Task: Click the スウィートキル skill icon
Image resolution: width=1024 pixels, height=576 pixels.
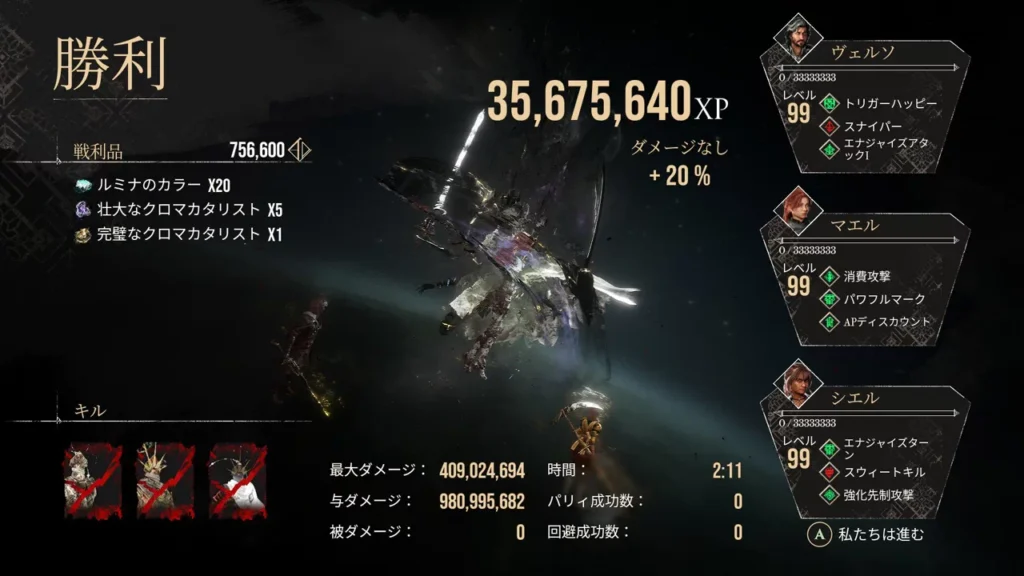Action: [827, 471]
